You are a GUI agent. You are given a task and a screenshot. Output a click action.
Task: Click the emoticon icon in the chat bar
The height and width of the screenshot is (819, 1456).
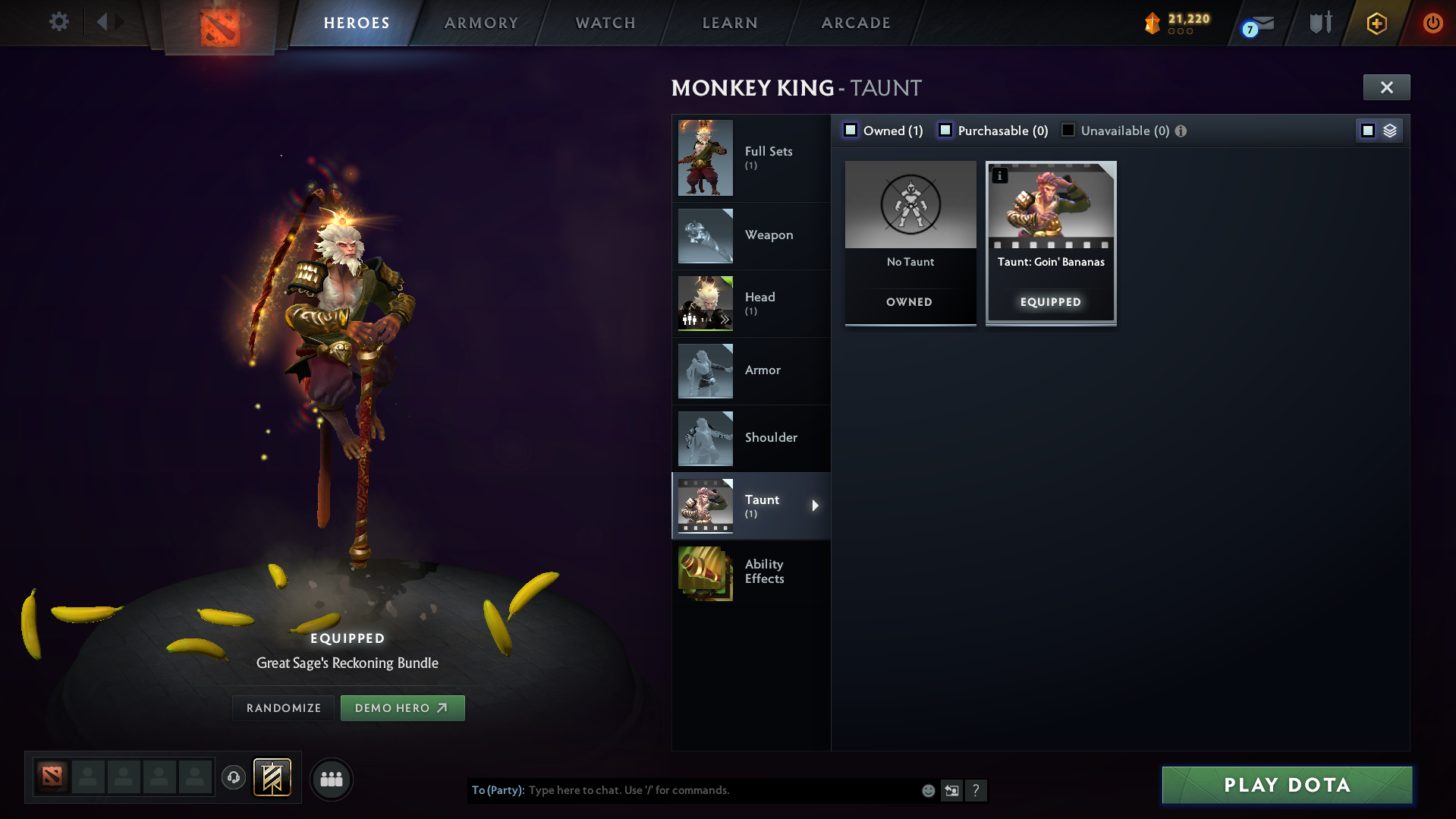click(x=927, y=790)
